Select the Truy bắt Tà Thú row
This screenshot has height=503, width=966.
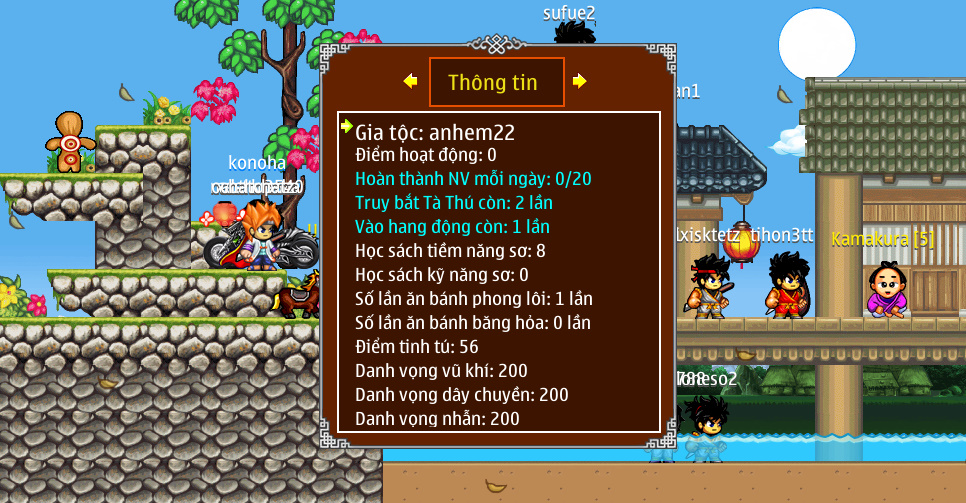coord(454,203)
